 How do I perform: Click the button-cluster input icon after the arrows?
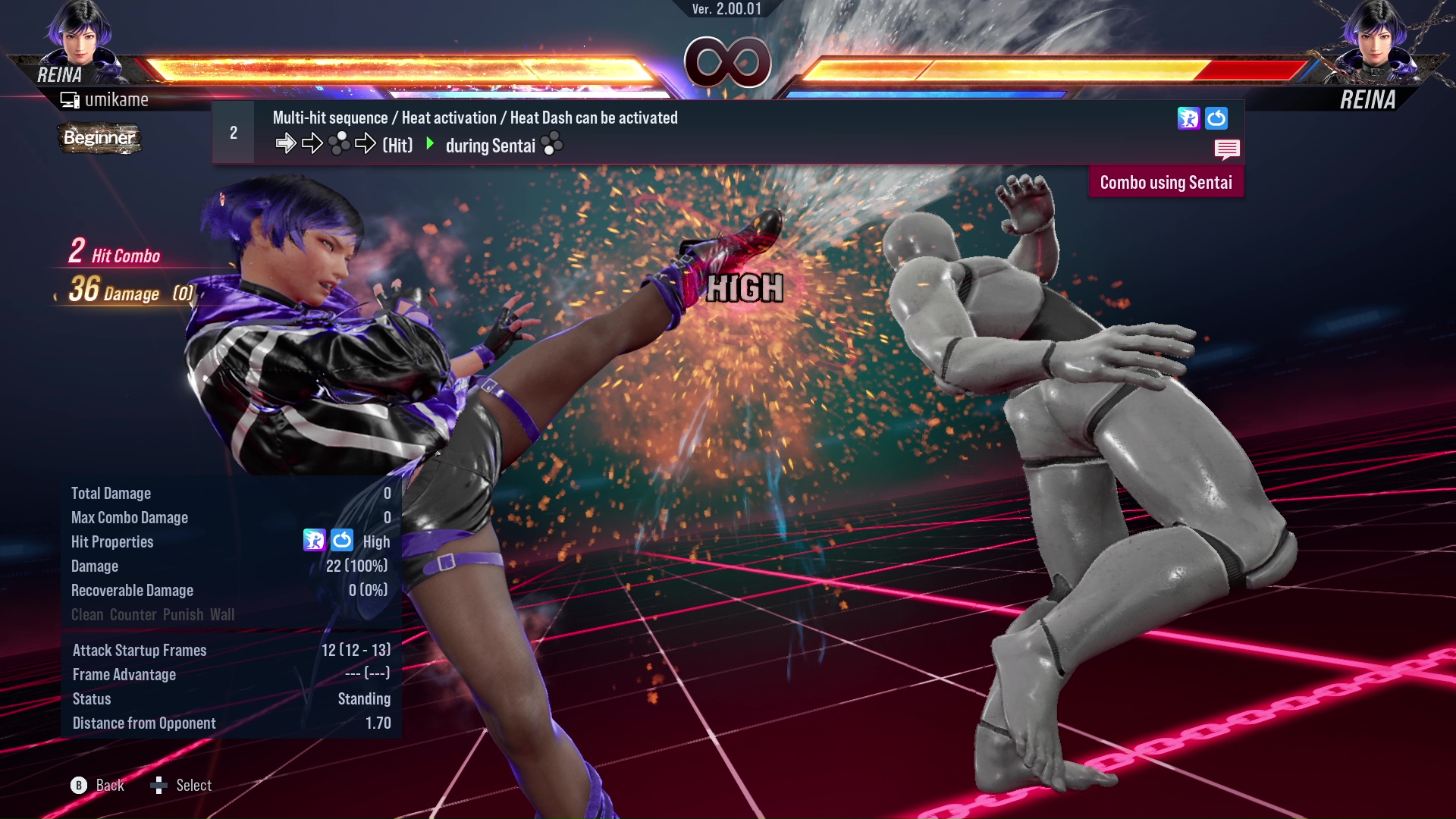(340, 142)
